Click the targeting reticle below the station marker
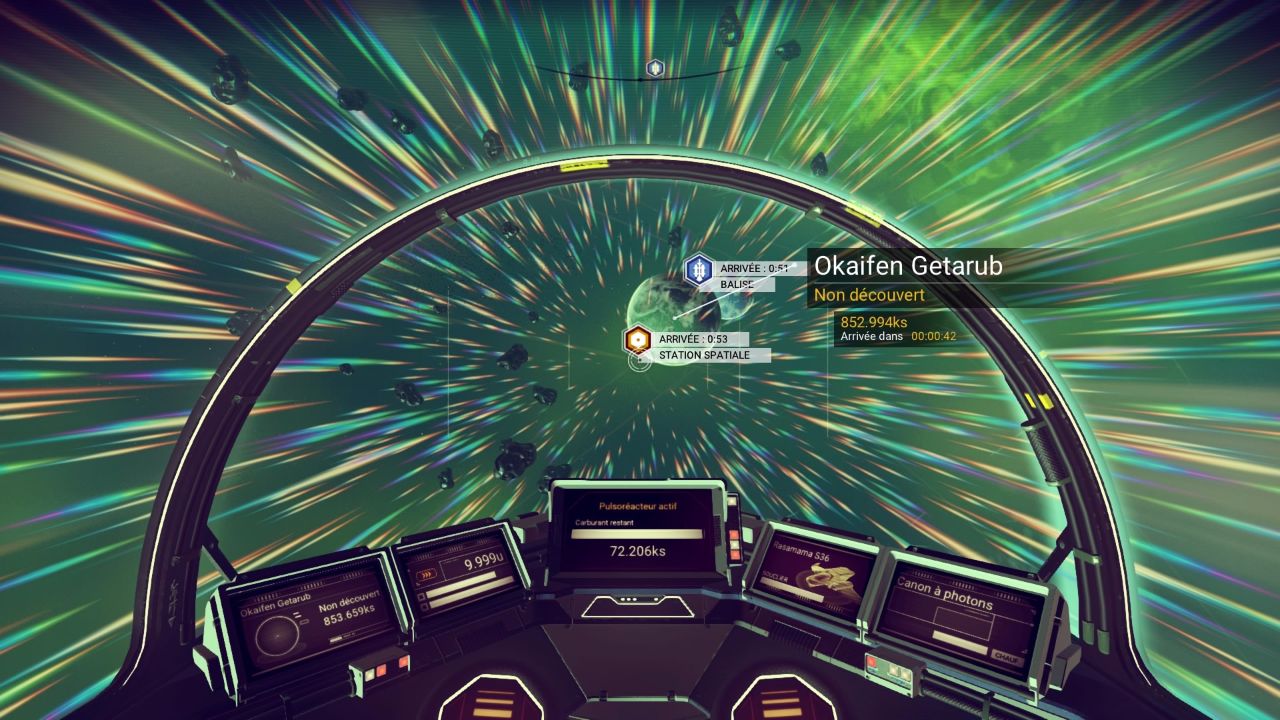The height and width of the screenshot is (720, 1280). [637, 362]
